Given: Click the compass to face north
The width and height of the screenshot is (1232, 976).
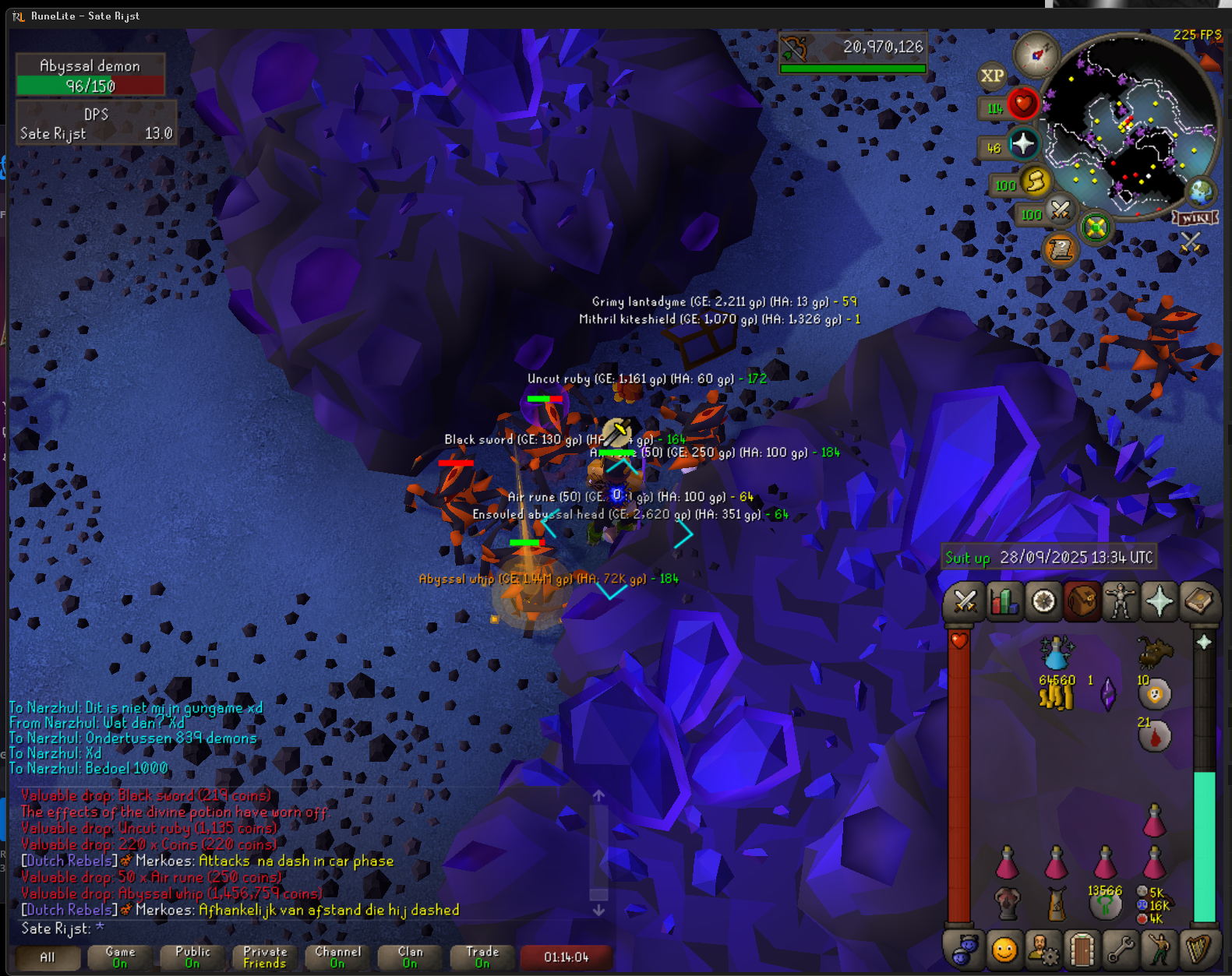Looking at the screenshot, I should [1036, 55].
